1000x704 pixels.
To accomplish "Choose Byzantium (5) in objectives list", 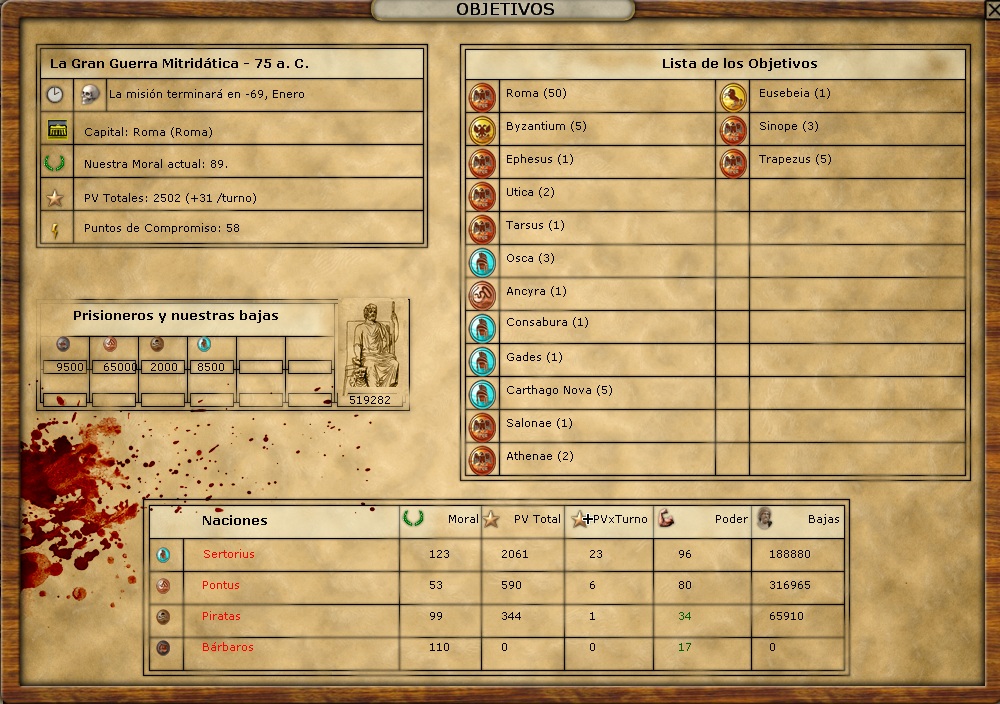I will [546, 127].
